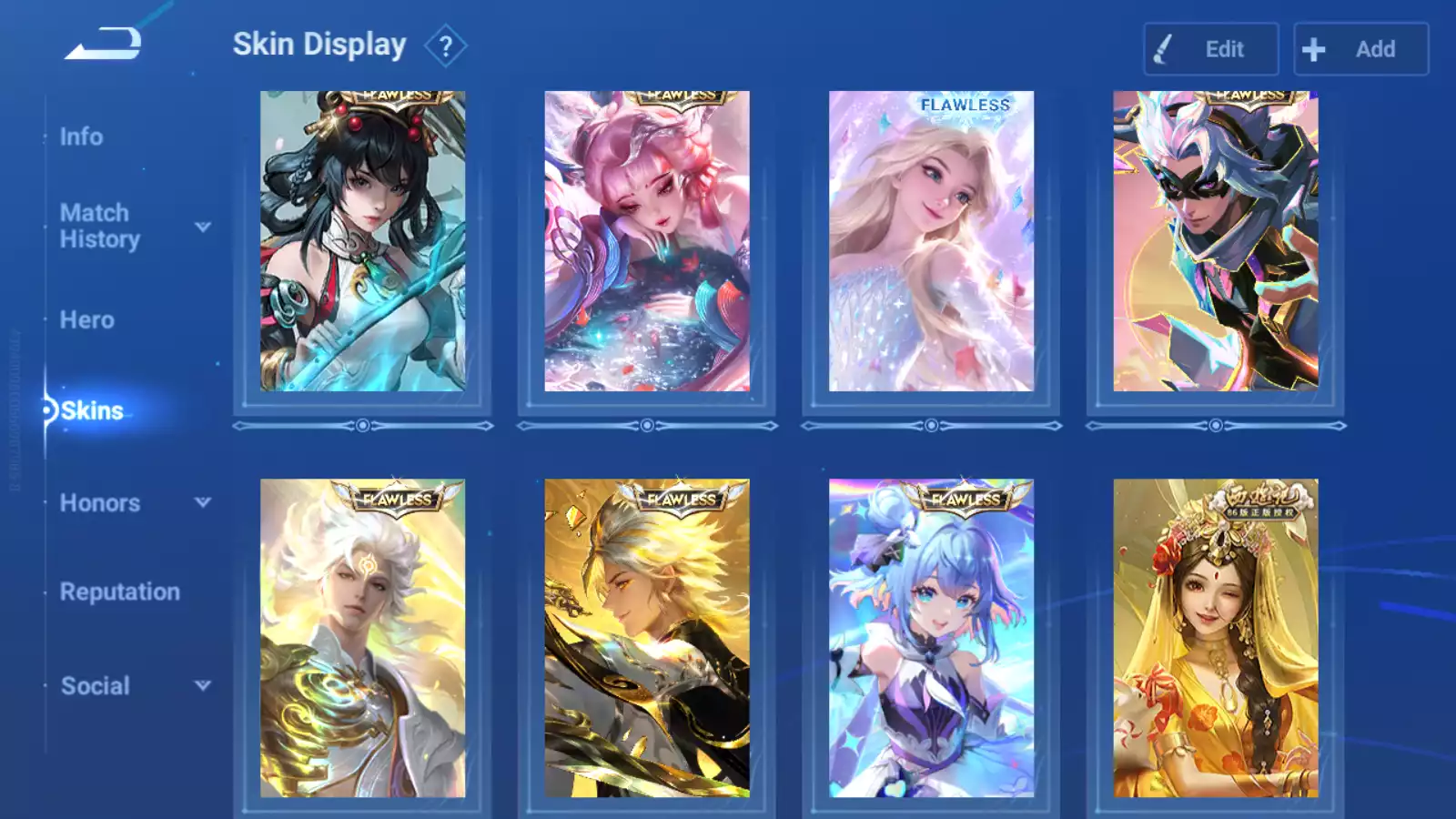
Task: Open the Match History tab
Action: [99, 226]
